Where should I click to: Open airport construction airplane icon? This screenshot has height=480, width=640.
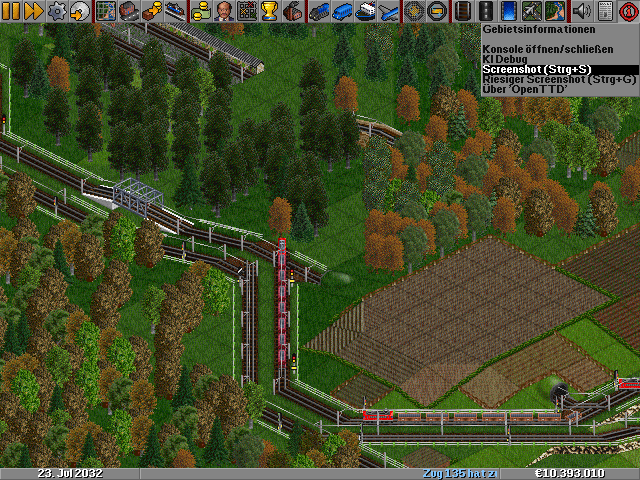click(532, 11)
